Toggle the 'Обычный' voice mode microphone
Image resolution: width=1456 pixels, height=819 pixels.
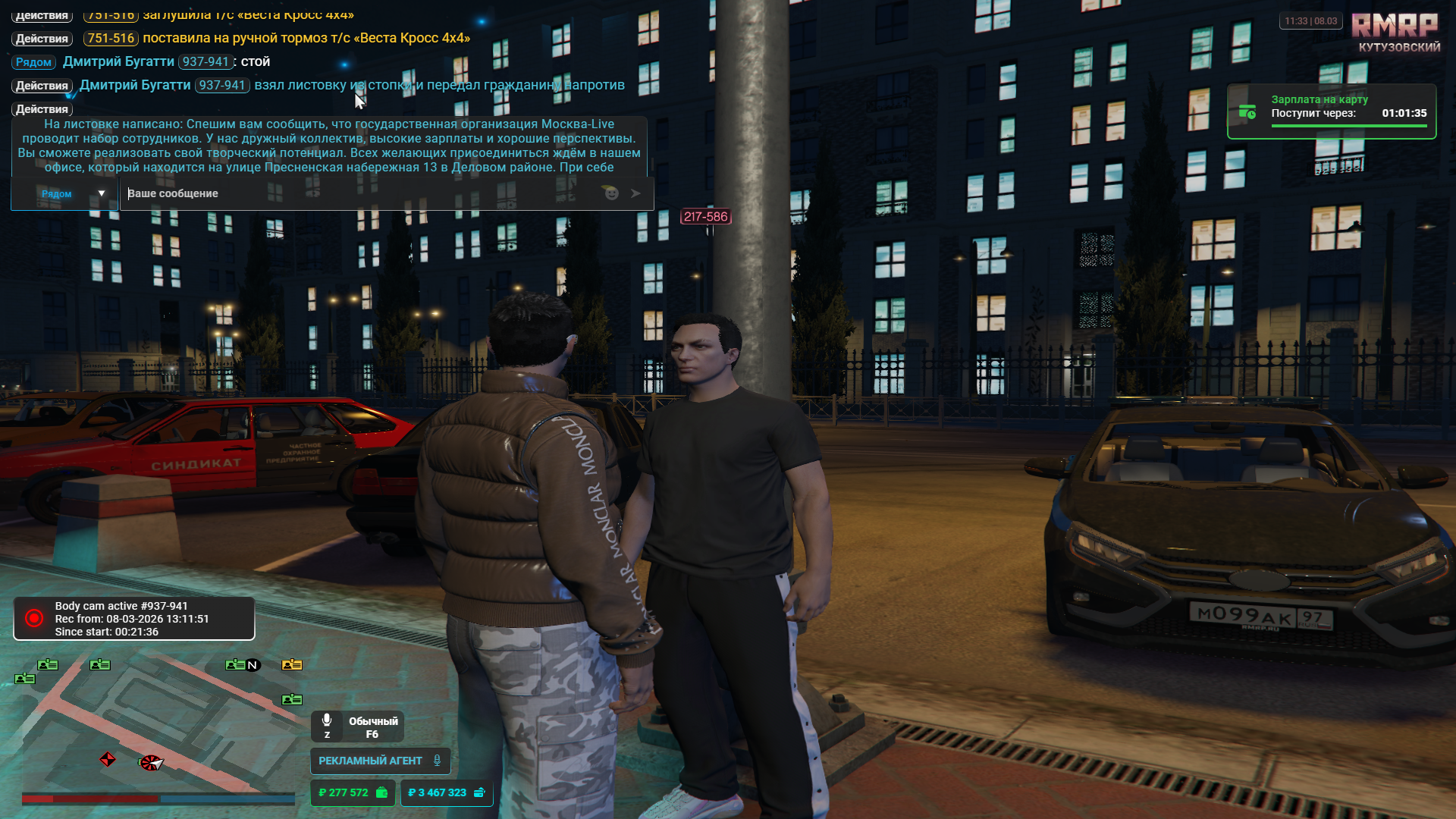[327, 721]
